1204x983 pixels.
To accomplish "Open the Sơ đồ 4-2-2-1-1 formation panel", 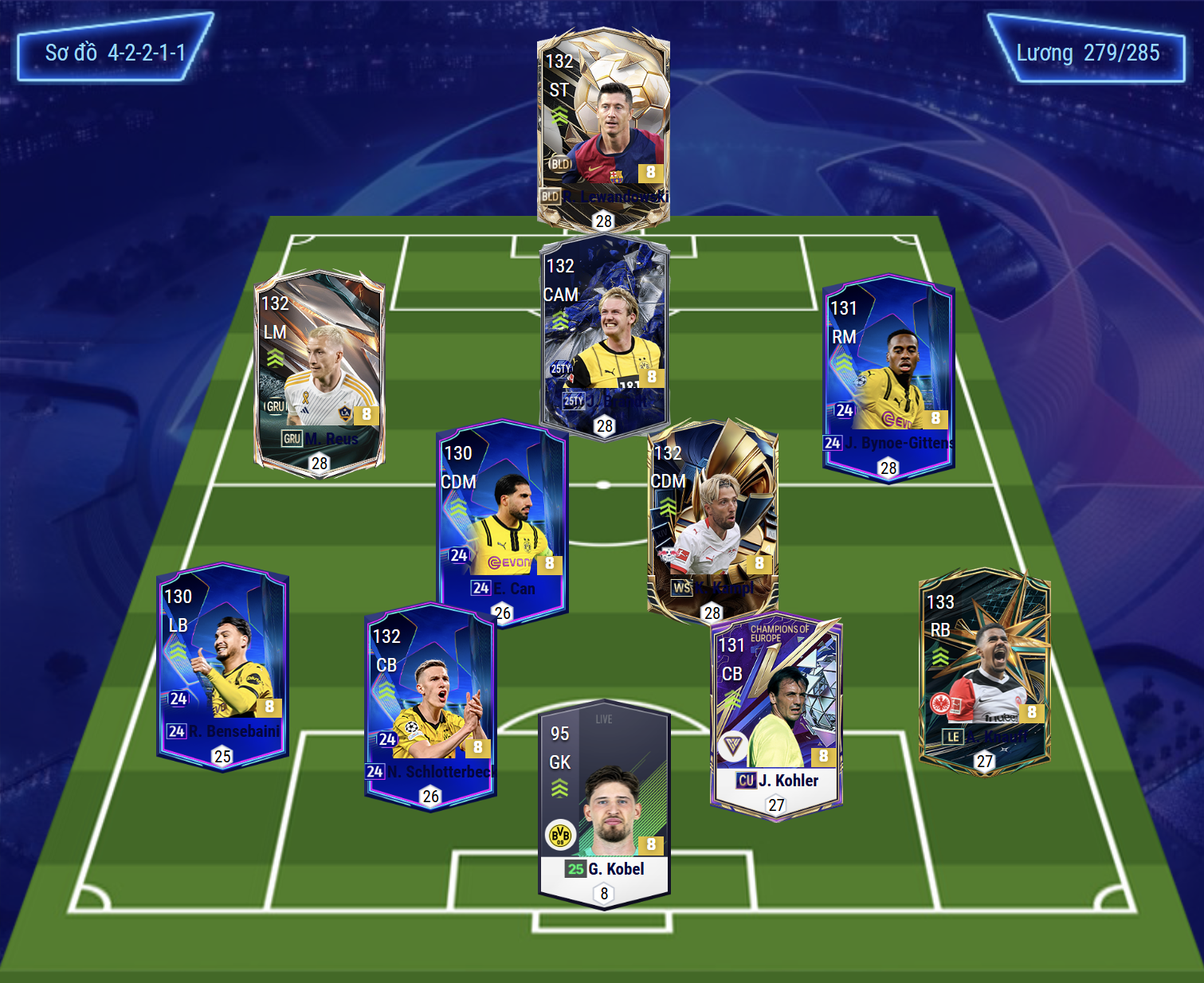I will 116,53.
